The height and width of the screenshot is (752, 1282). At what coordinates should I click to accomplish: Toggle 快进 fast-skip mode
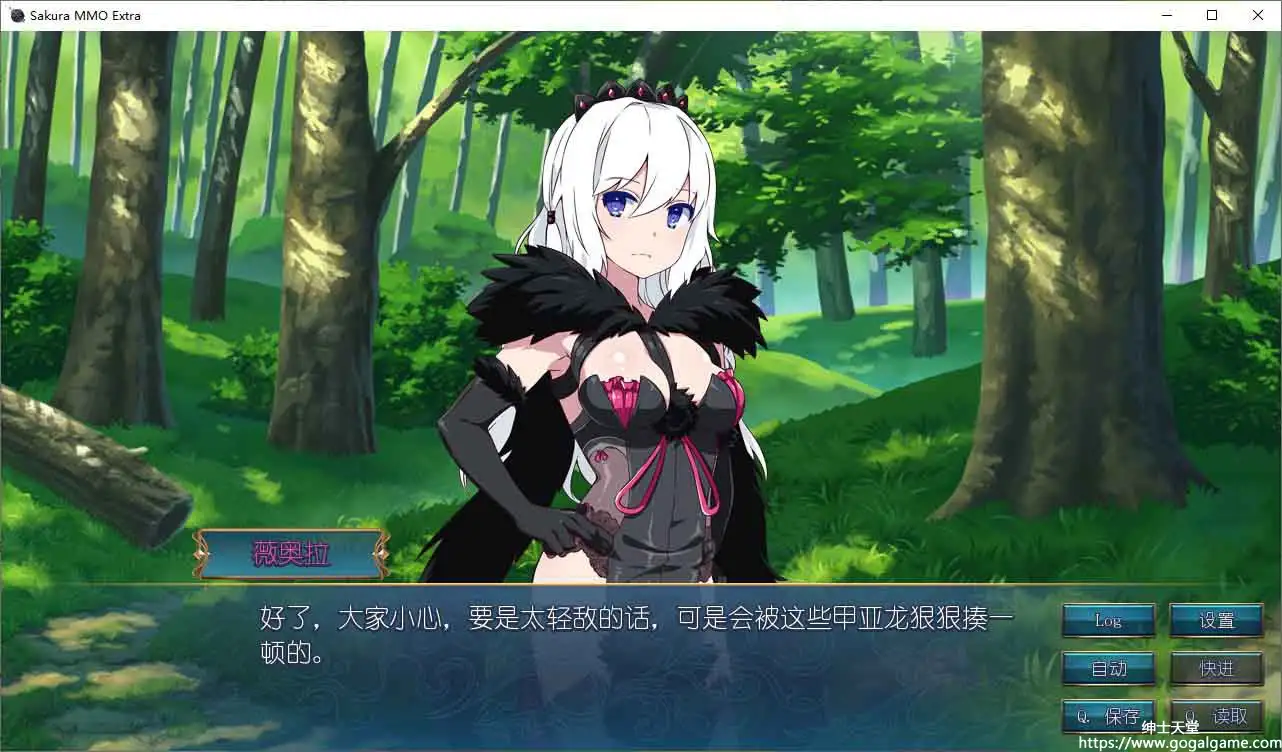point(1216,668)
